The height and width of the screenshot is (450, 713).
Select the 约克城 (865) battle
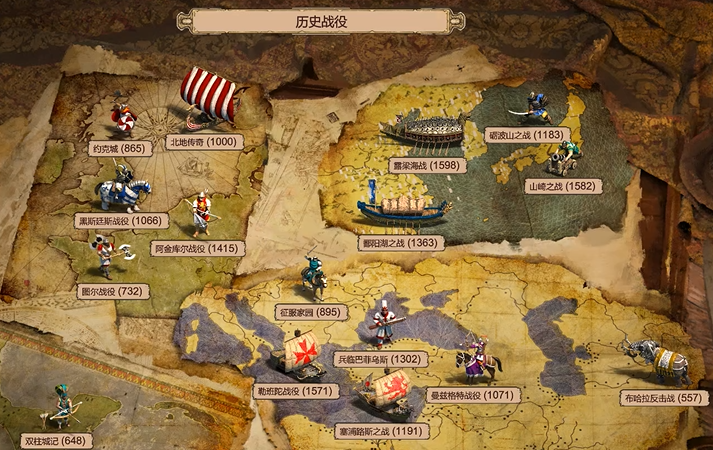[119, 149]
